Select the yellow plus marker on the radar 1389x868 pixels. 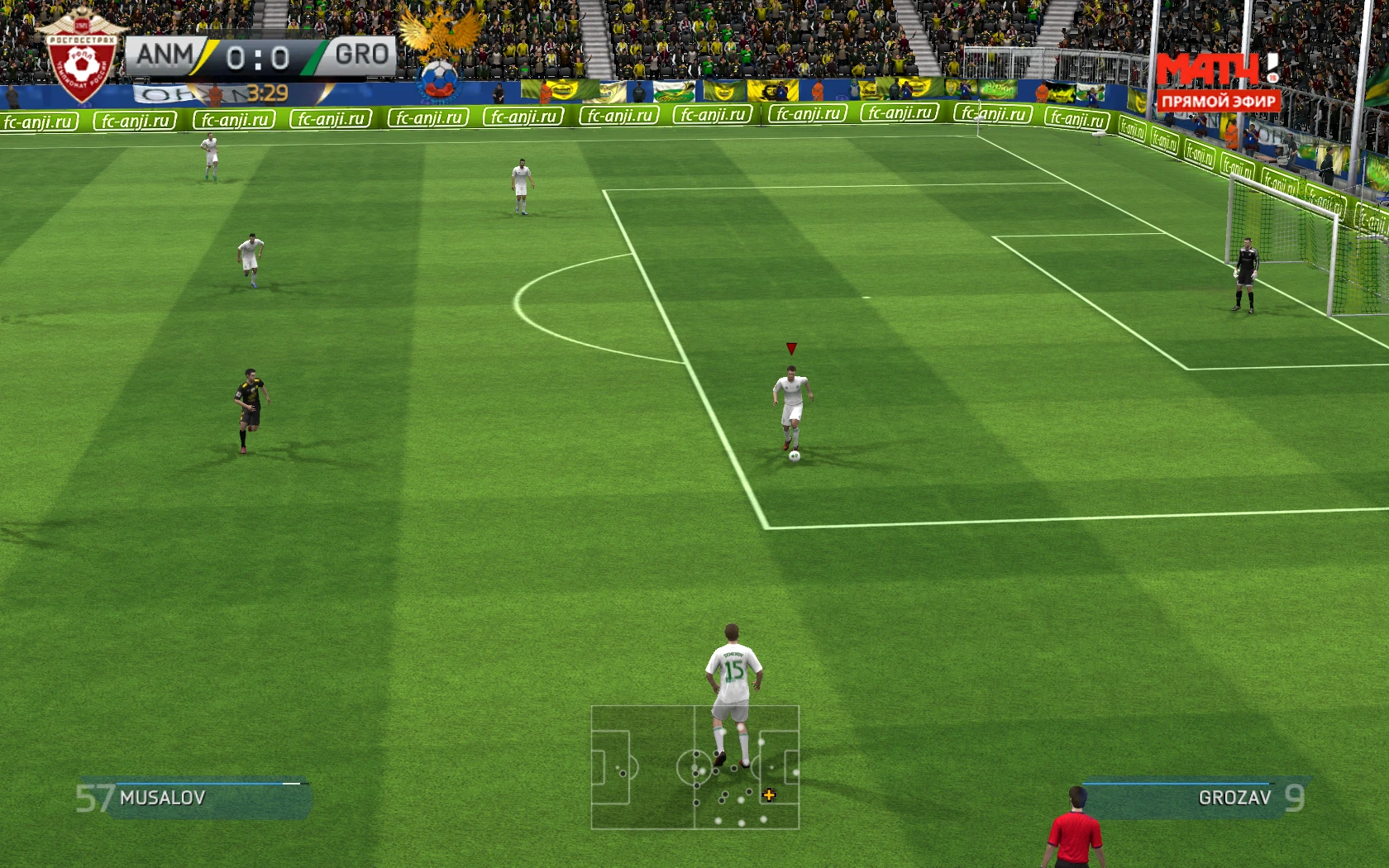(x=770, y=796)
